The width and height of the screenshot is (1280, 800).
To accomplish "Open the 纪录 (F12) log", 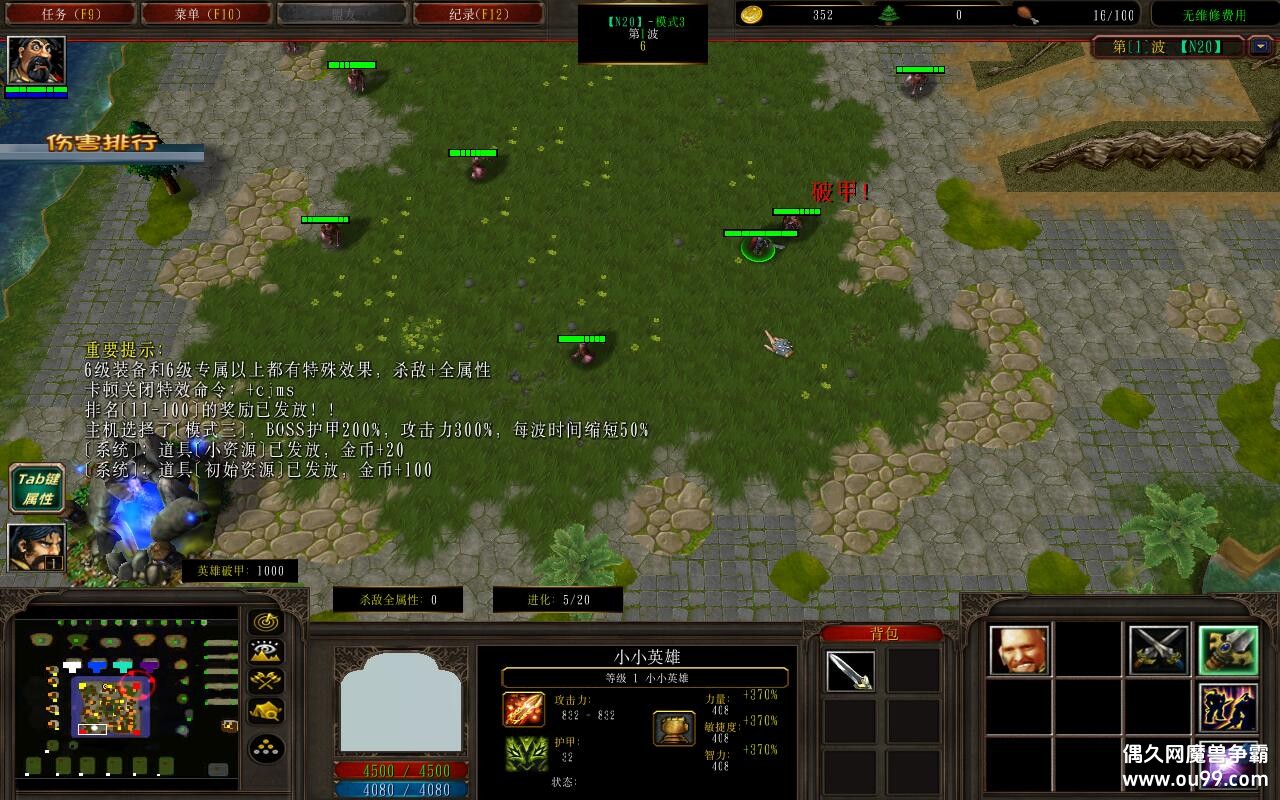I will [478, 14].
